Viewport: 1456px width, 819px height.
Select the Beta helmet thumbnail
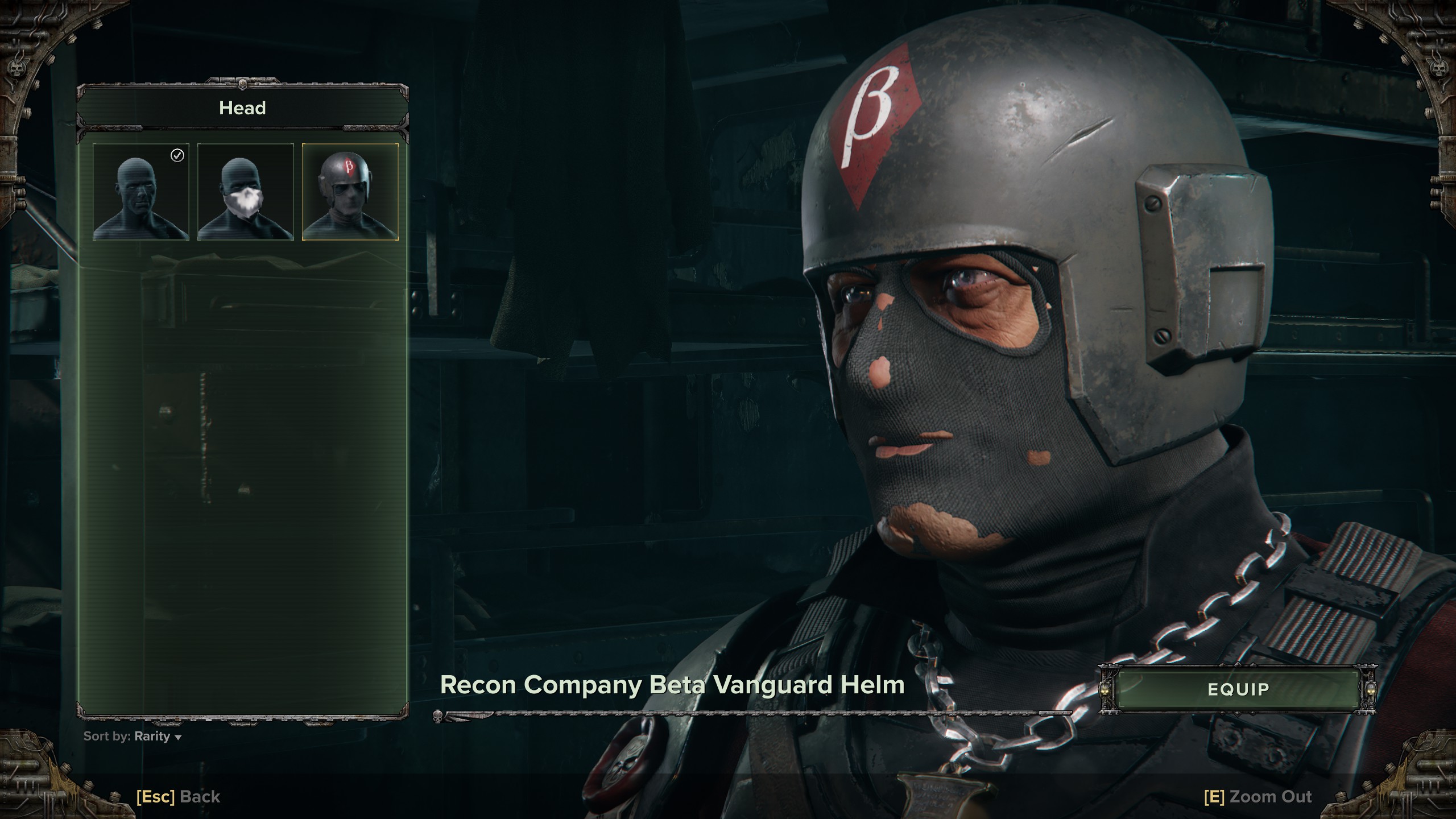(x=350, y=192)
